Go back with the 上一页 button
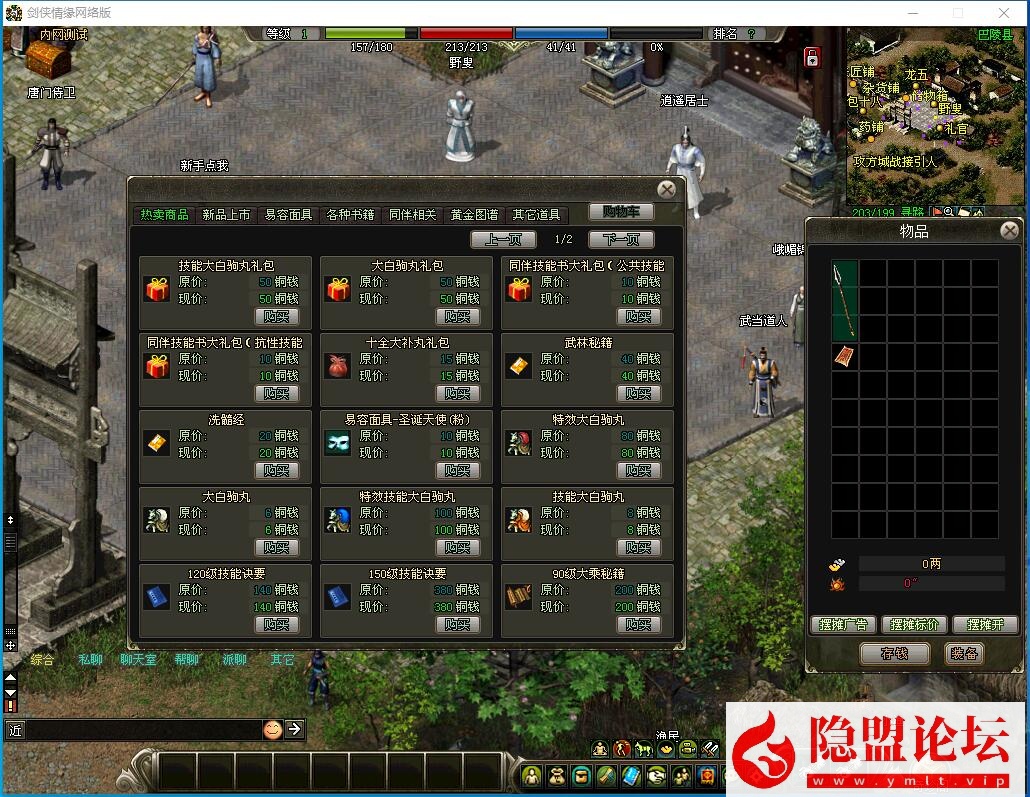This screenshot has height=797, width=1030. point(503,240)
